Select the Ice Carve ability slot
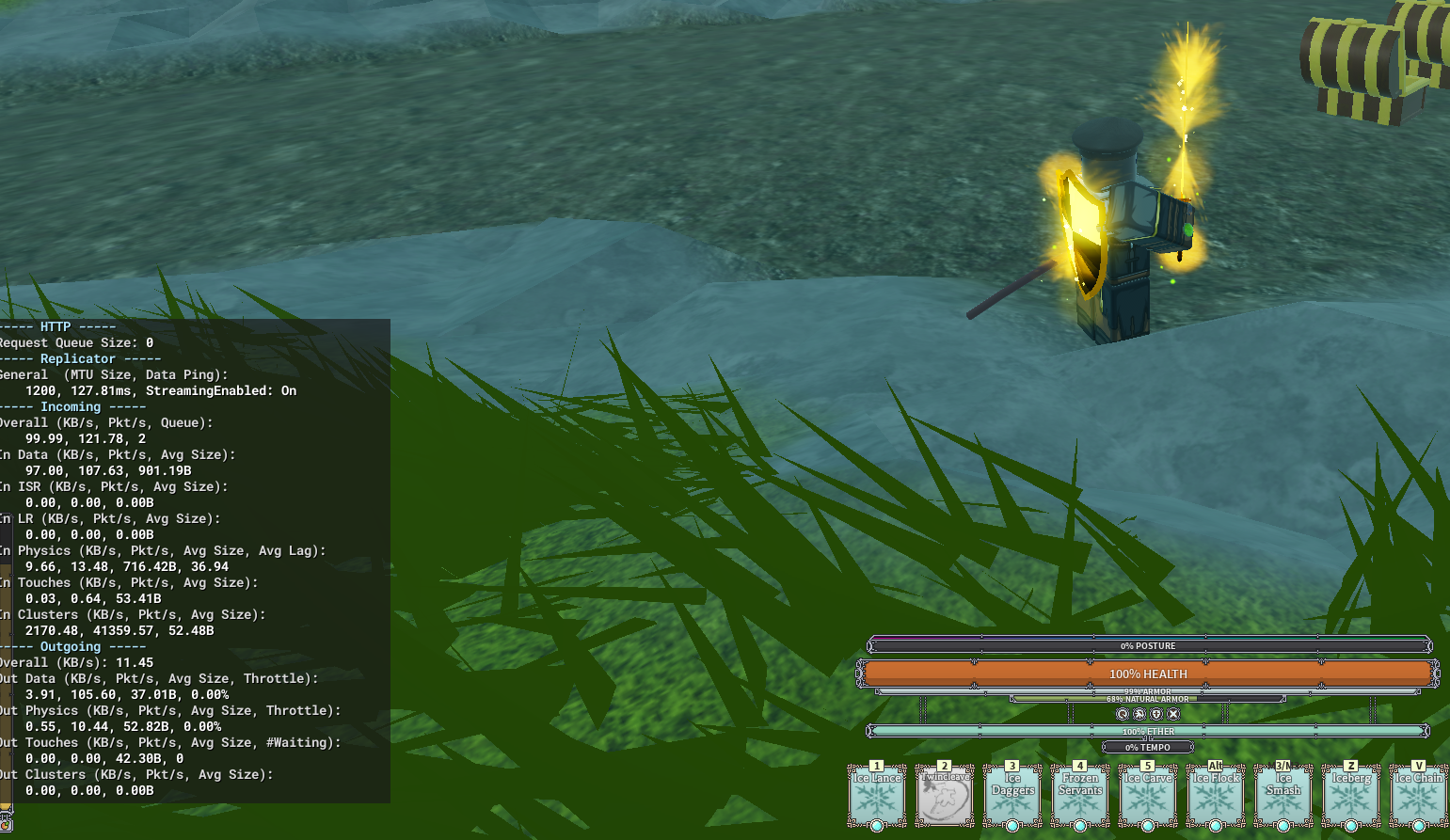This screenshot has width=1450, height=840. (1148, 797)
